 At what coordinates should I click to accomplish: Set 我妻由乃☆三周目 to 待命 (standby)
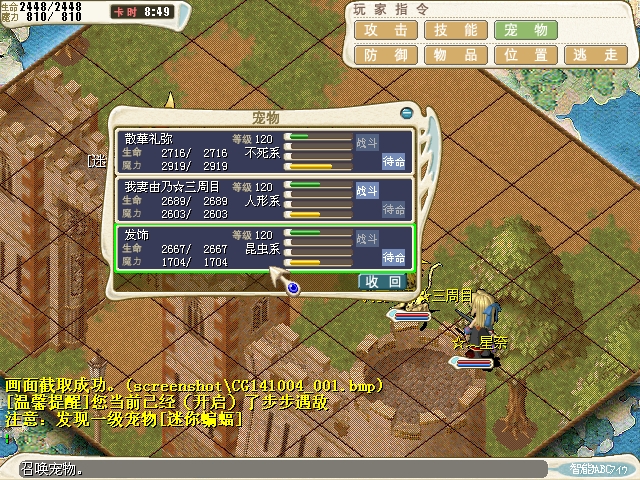(394, 210)
